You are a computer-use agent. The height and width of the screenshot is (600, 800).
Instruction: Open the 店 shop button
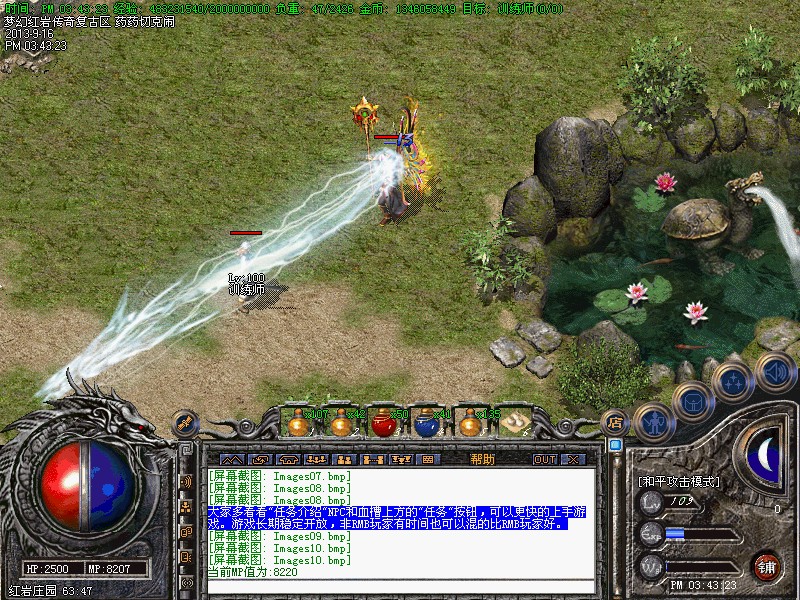(615, 423)
